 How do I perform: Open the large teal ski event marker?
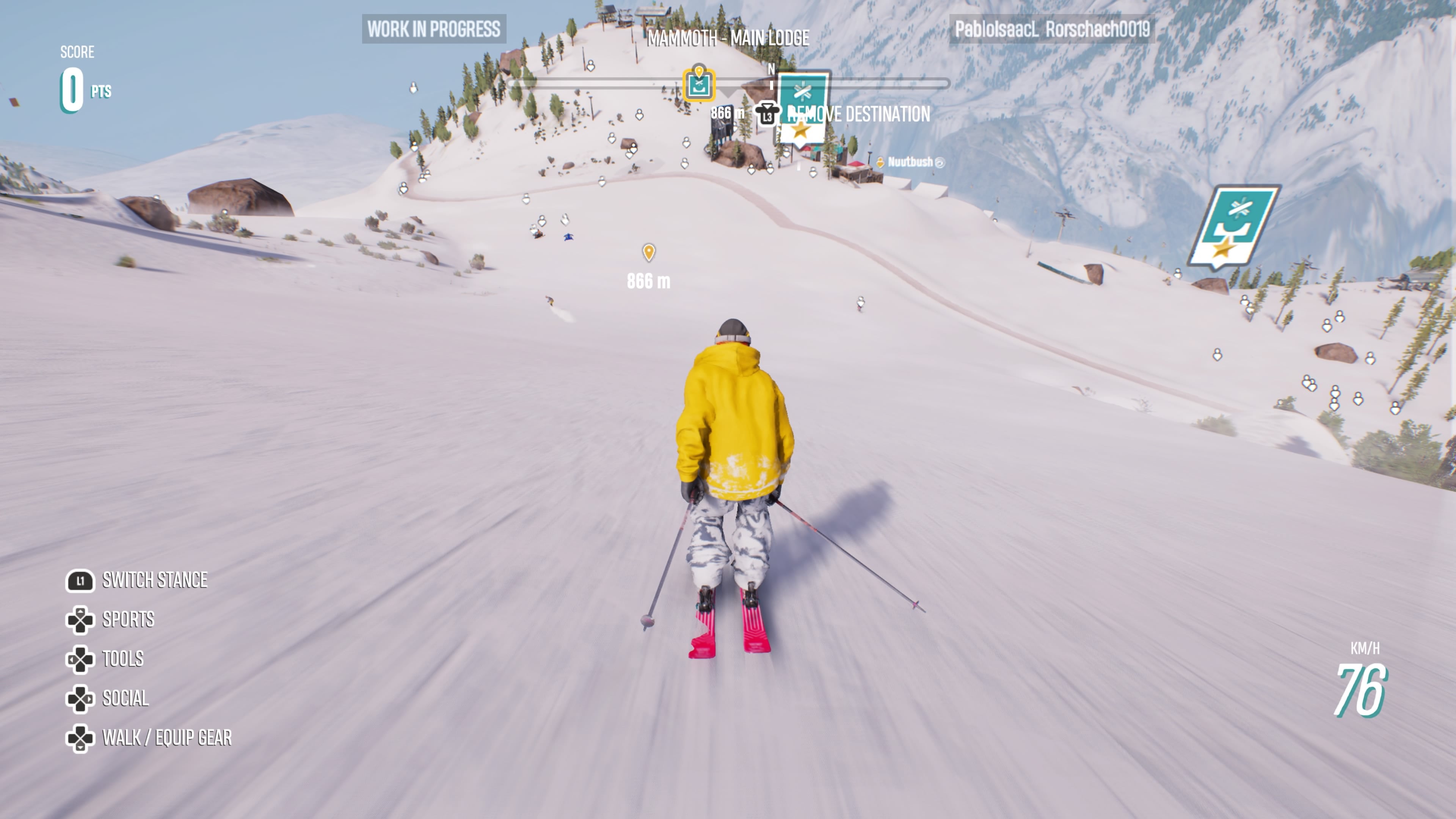coord(1234,227)
